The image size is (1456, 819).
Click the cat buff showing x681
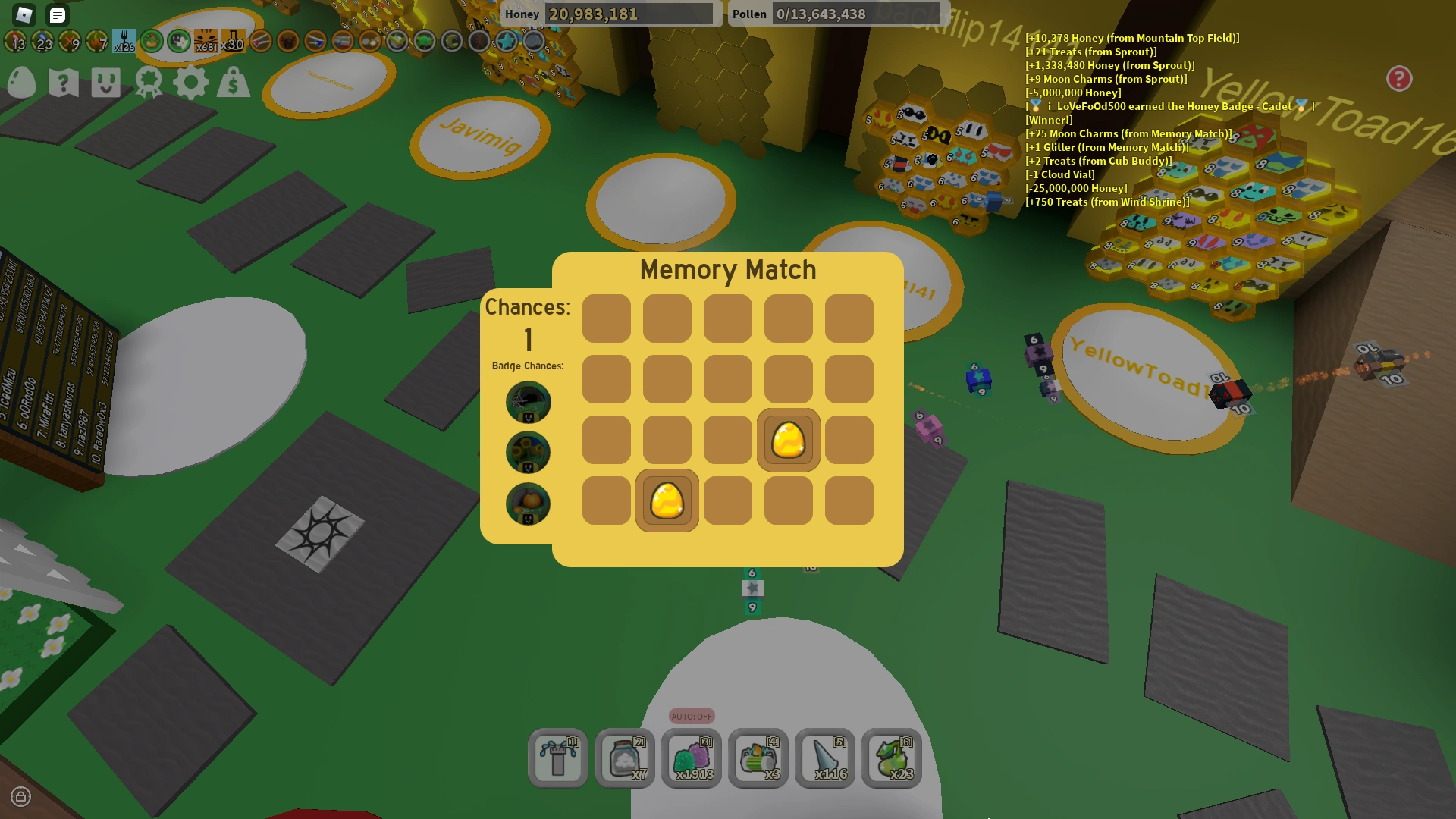click(203, 42)
